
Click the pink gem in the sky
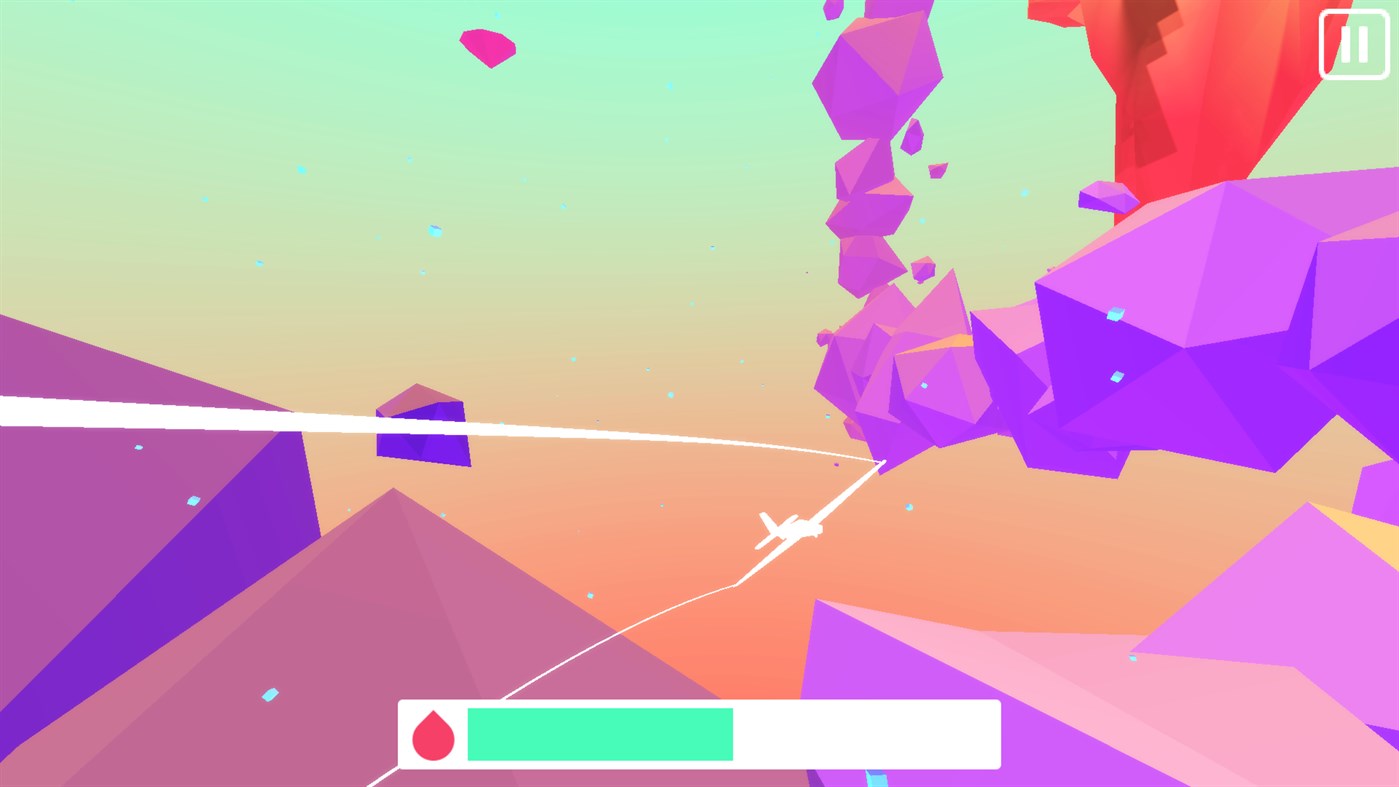[487, 44]
